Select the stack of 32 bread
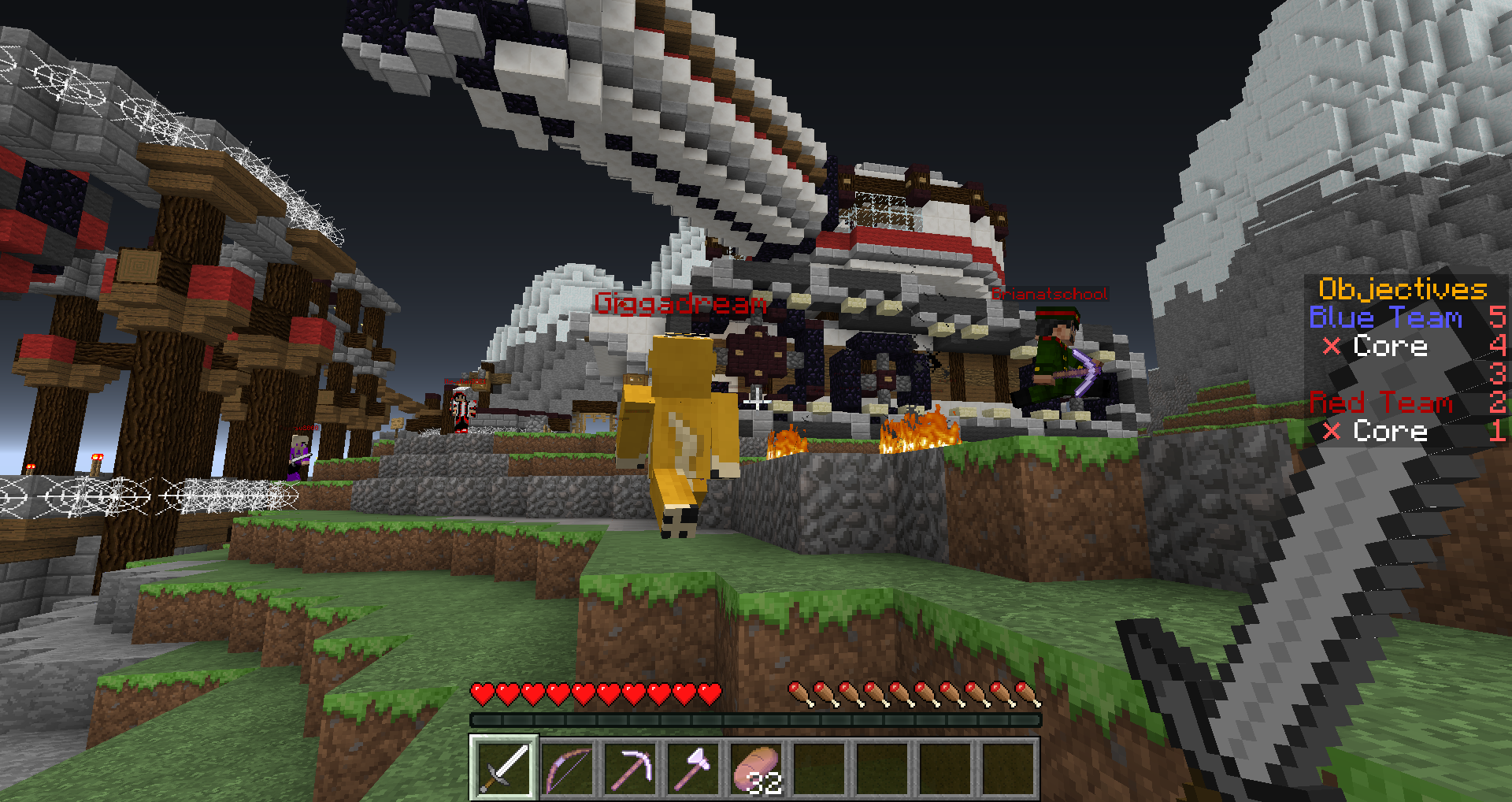This screenshot has height=802, width=1512. pyautogui.click(x=757, y=767)
